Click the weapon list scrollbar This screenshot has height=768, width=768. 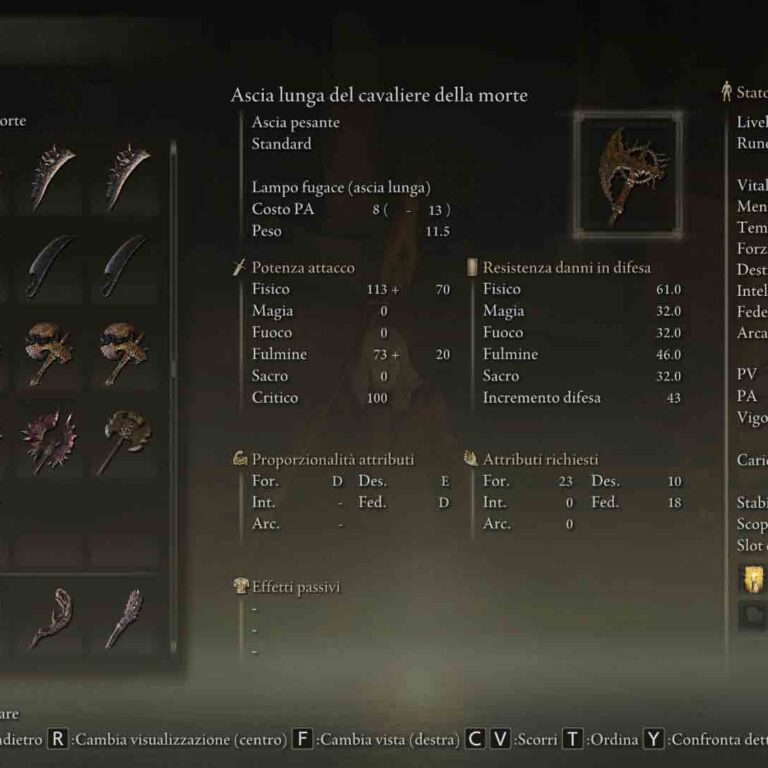(x=173, y=262)
